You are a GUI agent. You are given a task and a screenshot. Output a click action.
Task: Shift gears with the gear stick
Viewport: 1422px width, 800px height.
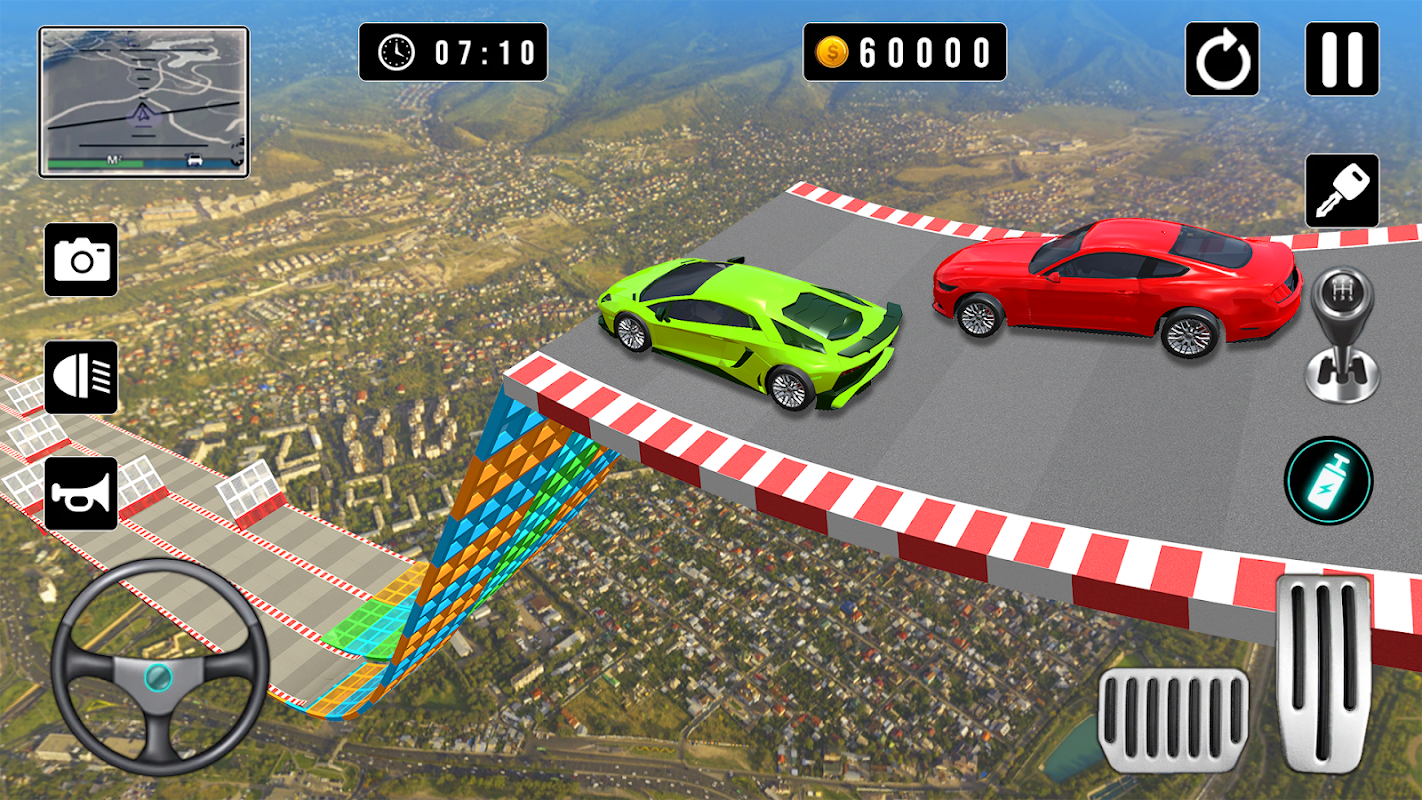(1342, 335)
